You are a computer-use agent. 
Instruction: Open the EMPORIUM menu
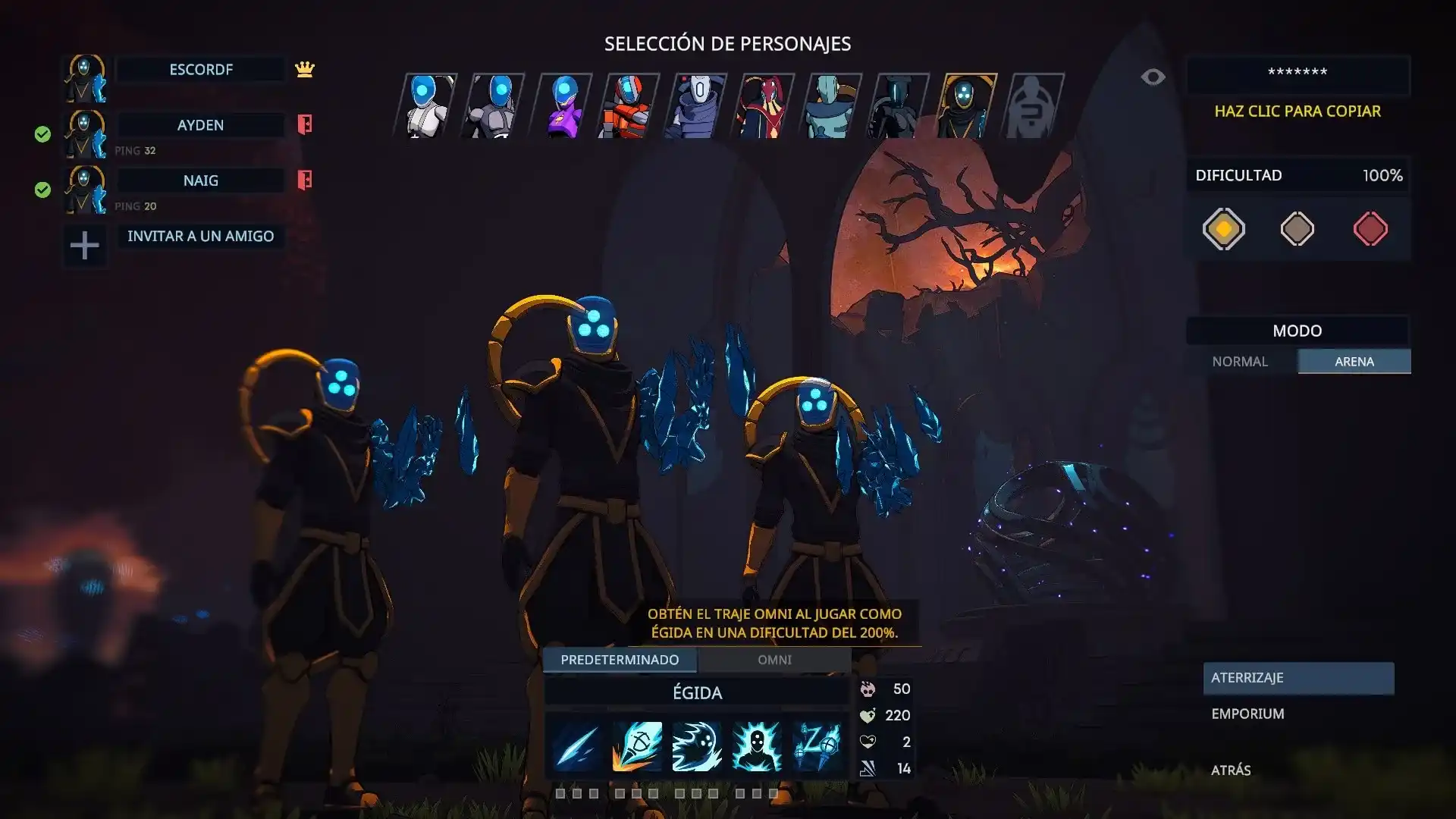coord(1247,714)
